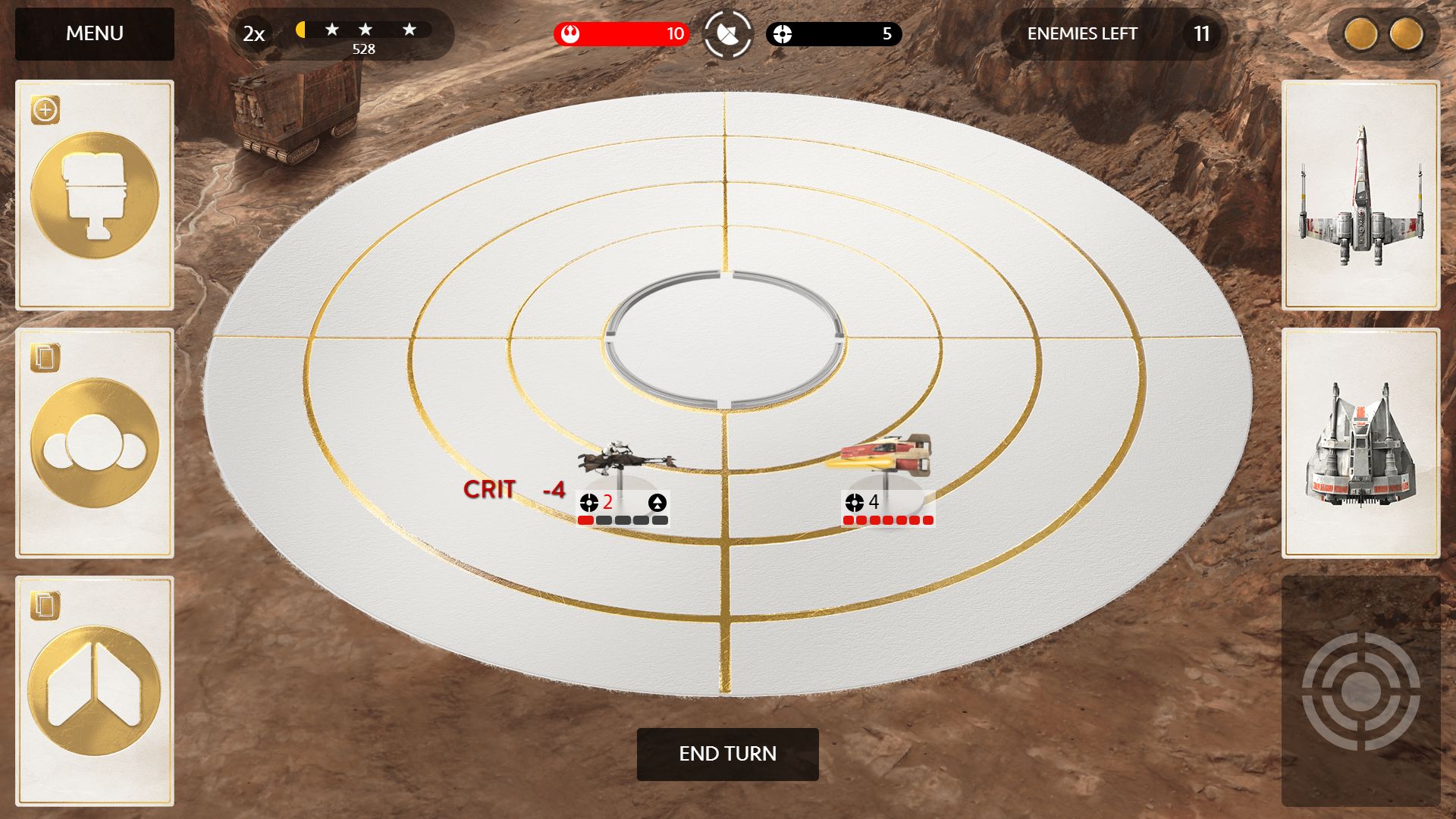Choose the three overlapping circles card
The image size is (1456, 819).
[x=95, y=444]
